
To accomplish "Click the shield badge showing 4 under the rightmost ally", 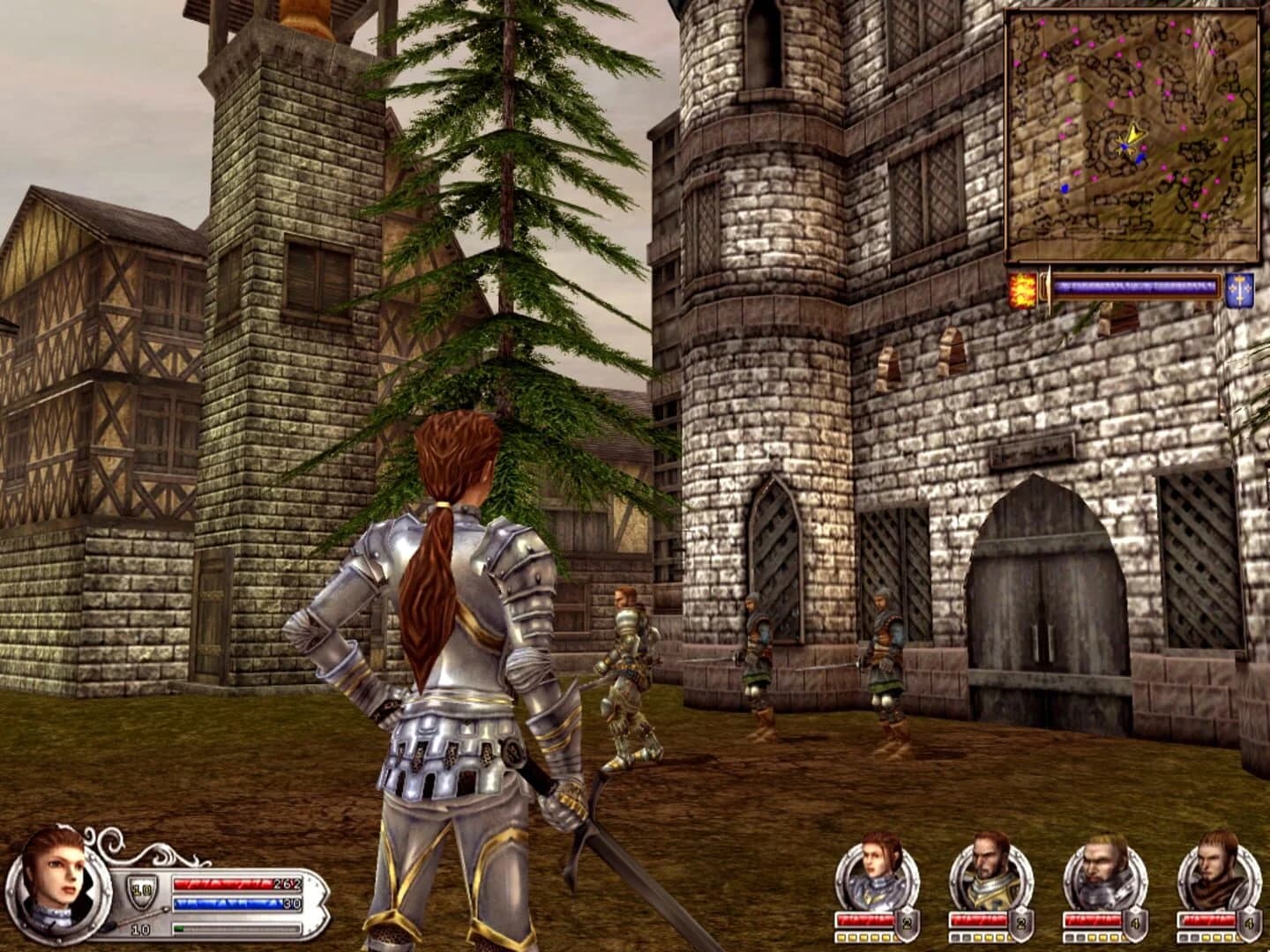I will (1249, 924).
